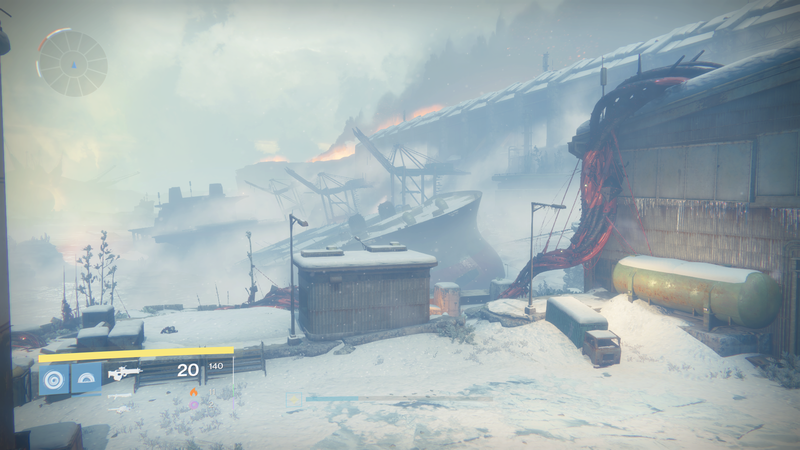Choose the equipped primary rifle icon
This screenshot has width=800, height=450.
click(x=125, y=373)
